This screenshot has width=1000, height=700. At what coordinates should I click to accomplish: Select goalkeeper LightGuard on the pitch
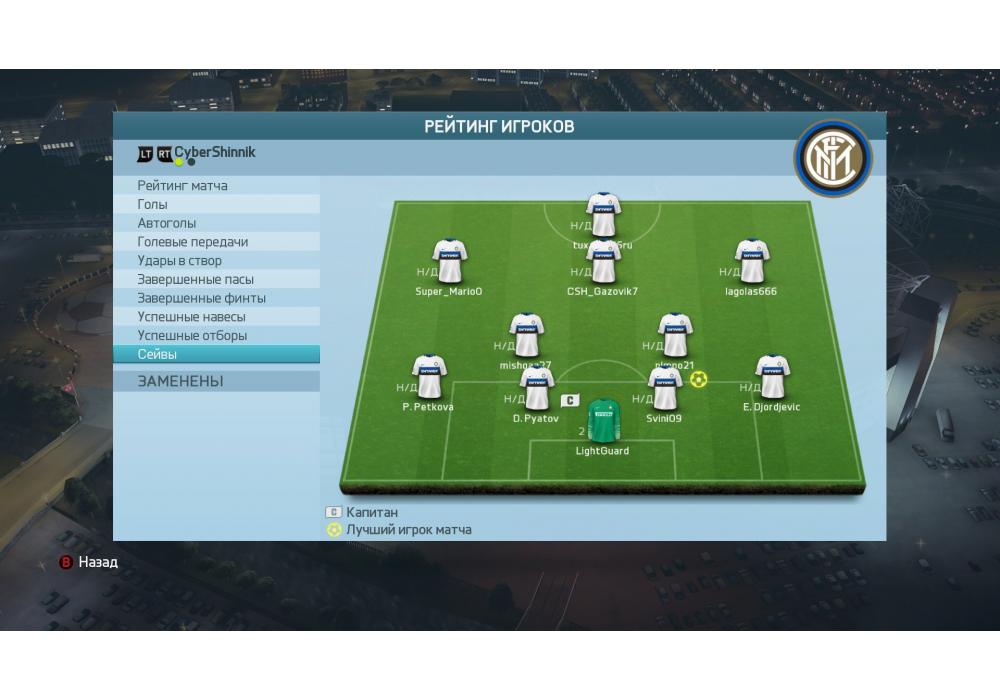click(x=603, y=421)
